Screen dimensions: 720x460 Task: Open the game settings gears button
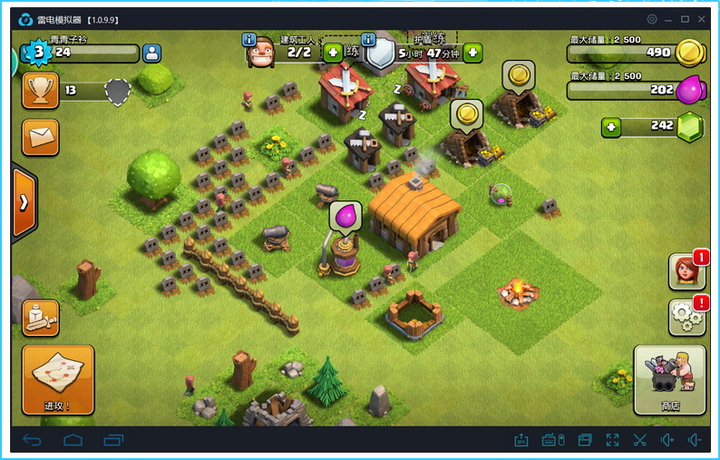coord(687,317)
